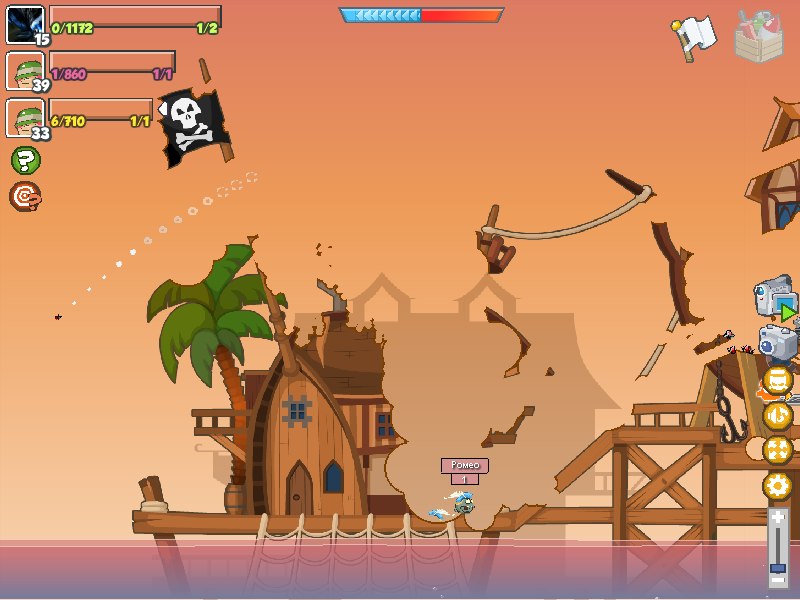Click the zoom slider track
This screenshot has height=600, width=800.
[x=778, y=548]
